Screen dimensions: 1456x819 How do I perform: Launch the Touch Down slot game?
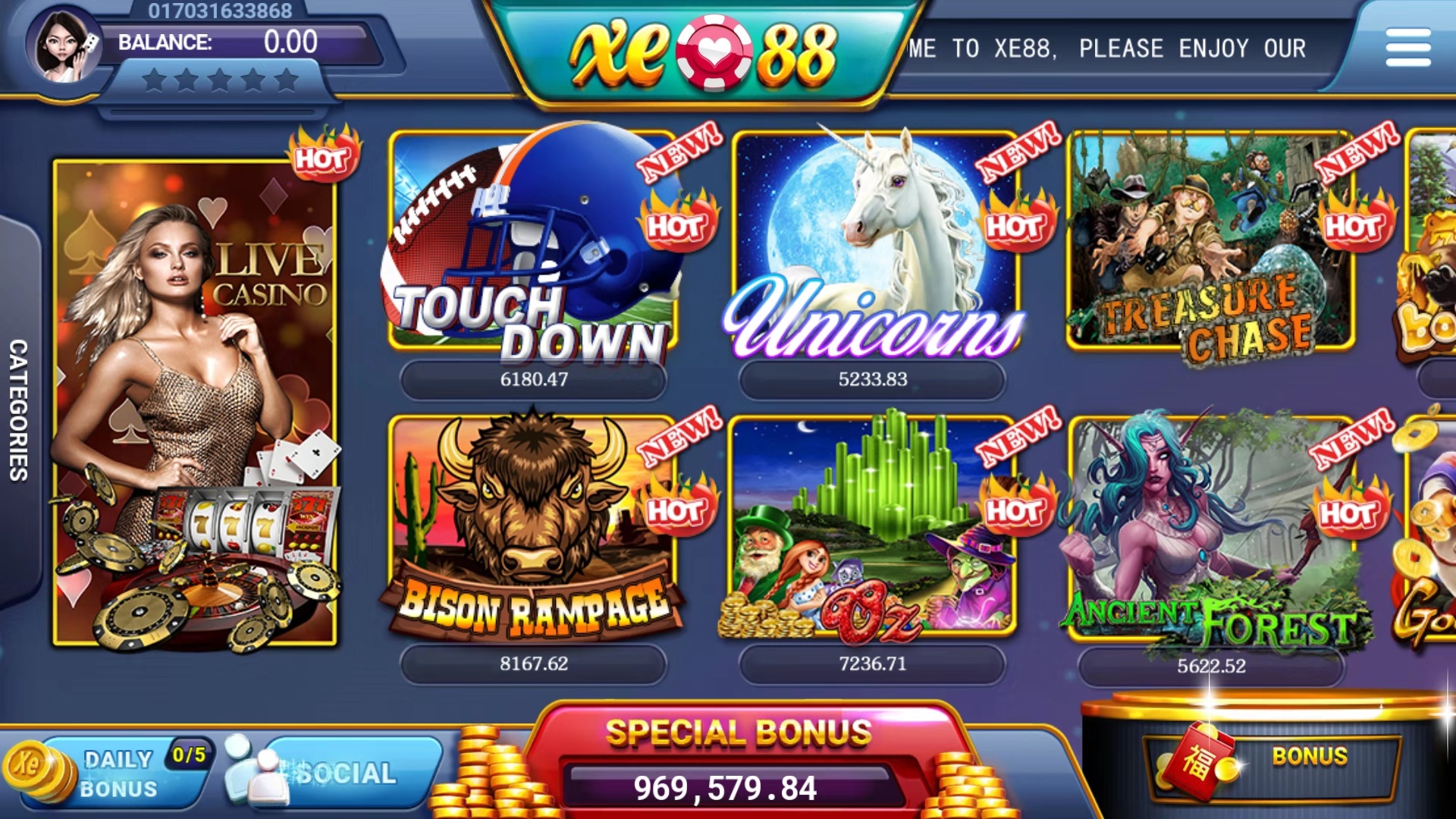click(x=532, y=243)
